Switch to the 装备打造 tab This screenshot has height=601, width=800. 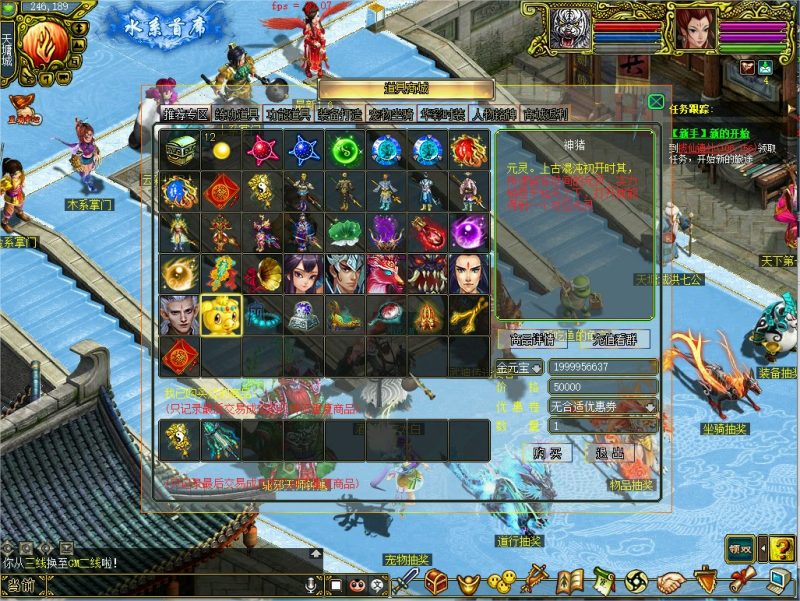[341, 113]
